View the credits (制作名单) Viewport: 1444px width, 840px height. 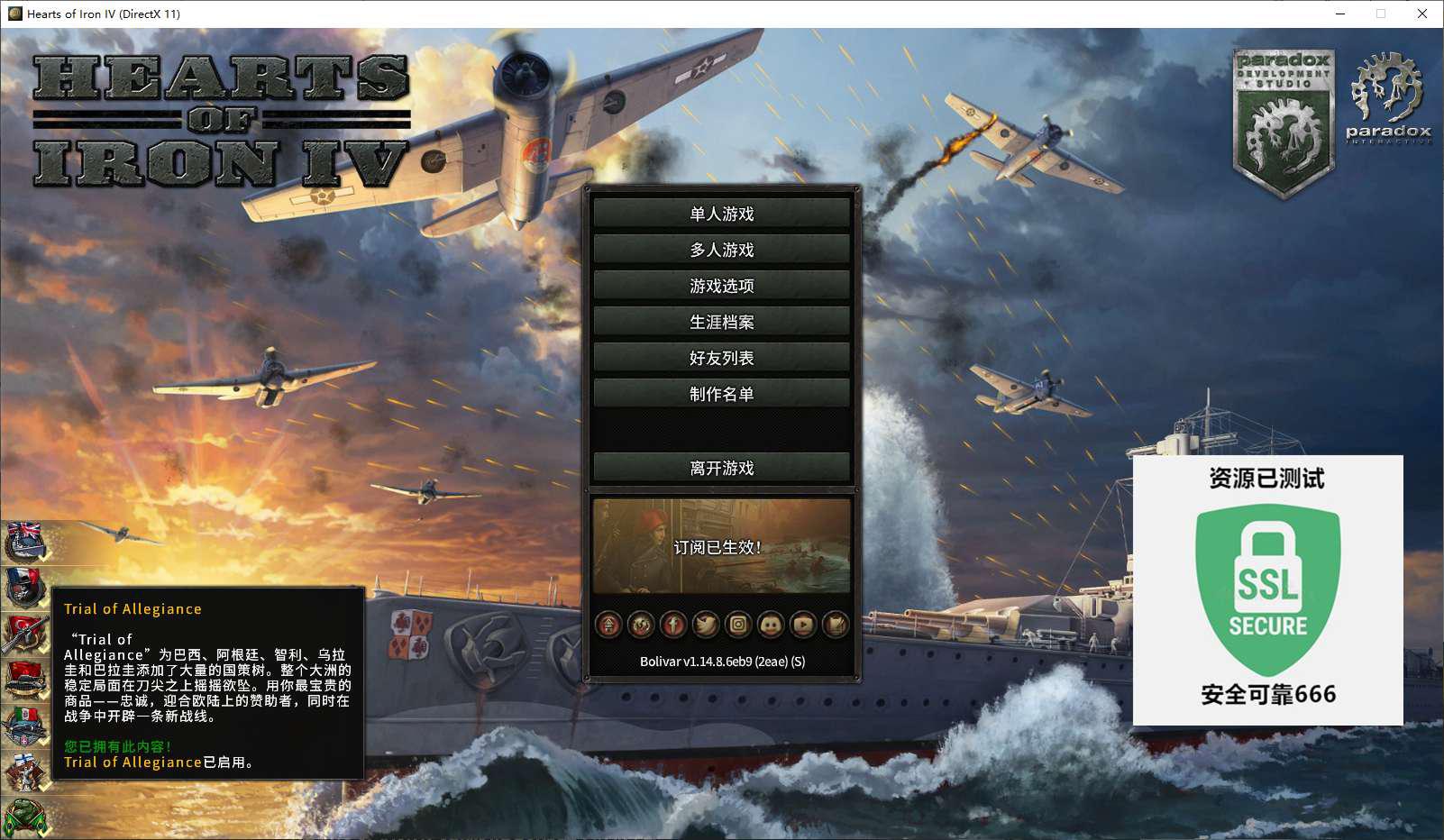(721, 394)
